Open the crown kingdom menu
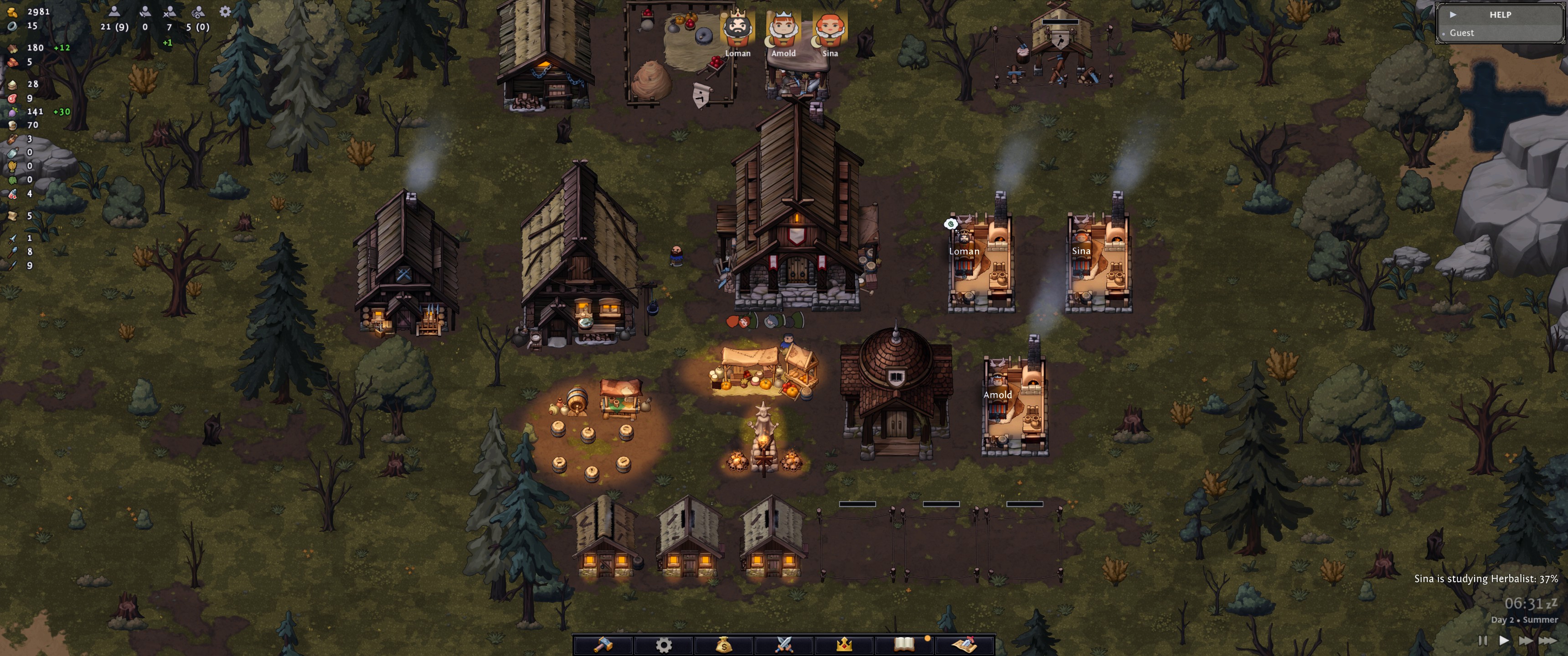Image resolution: width=1568 pixels, height=656 pixels. (844, 644)
